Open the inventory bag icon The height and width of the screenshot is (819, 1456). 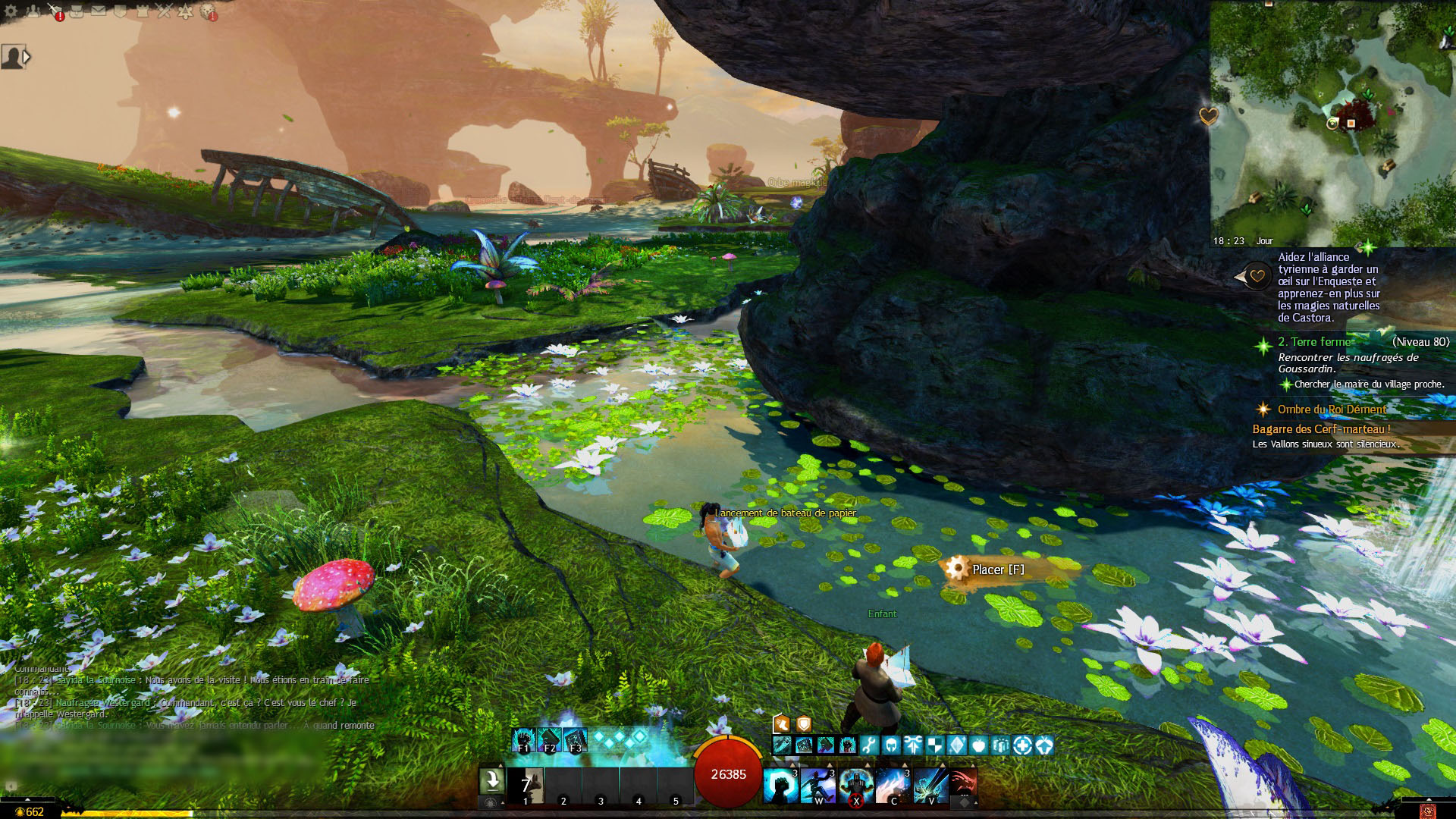pos(77,11)
